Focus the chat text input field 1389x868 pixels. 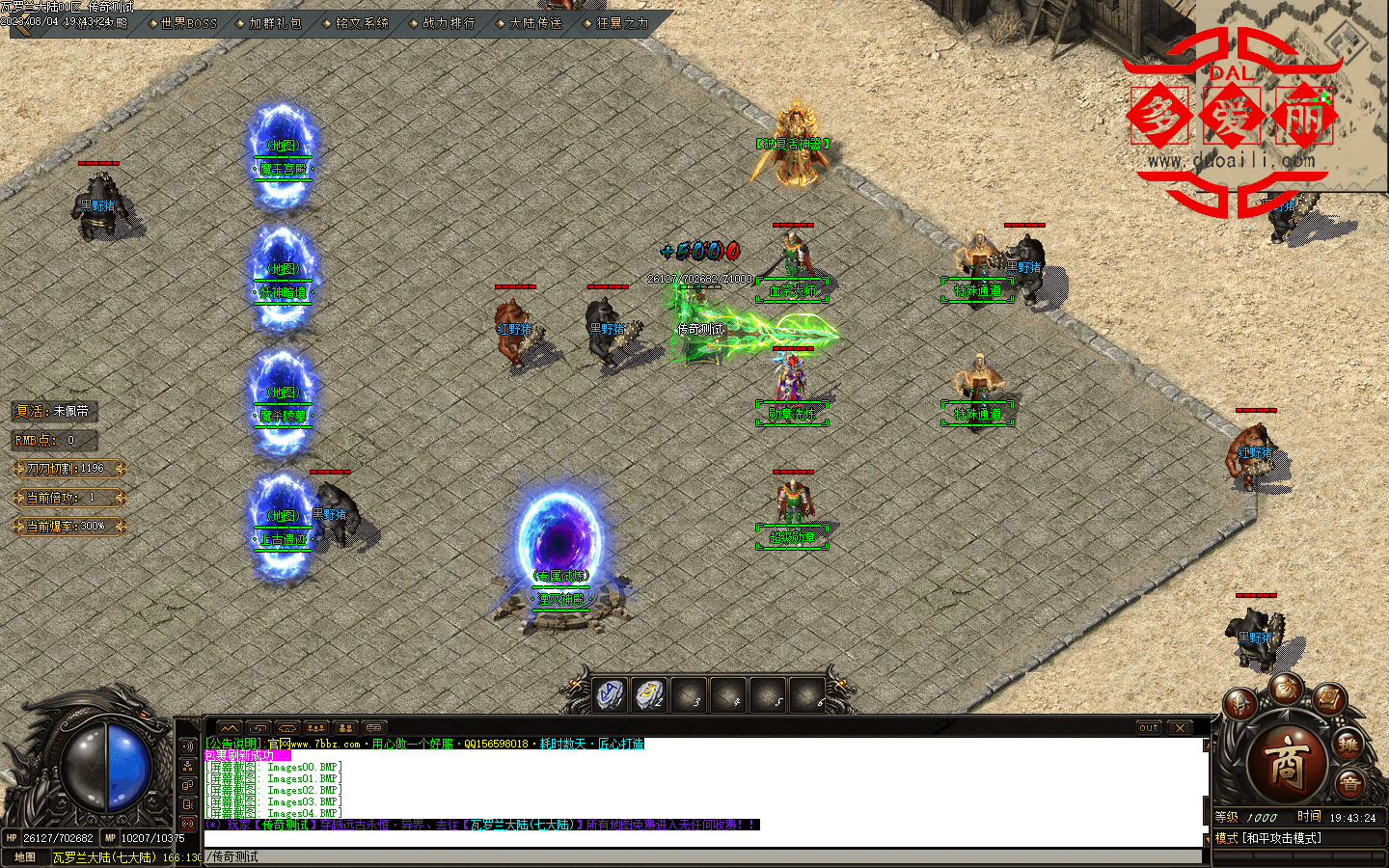tap(704, 856)
